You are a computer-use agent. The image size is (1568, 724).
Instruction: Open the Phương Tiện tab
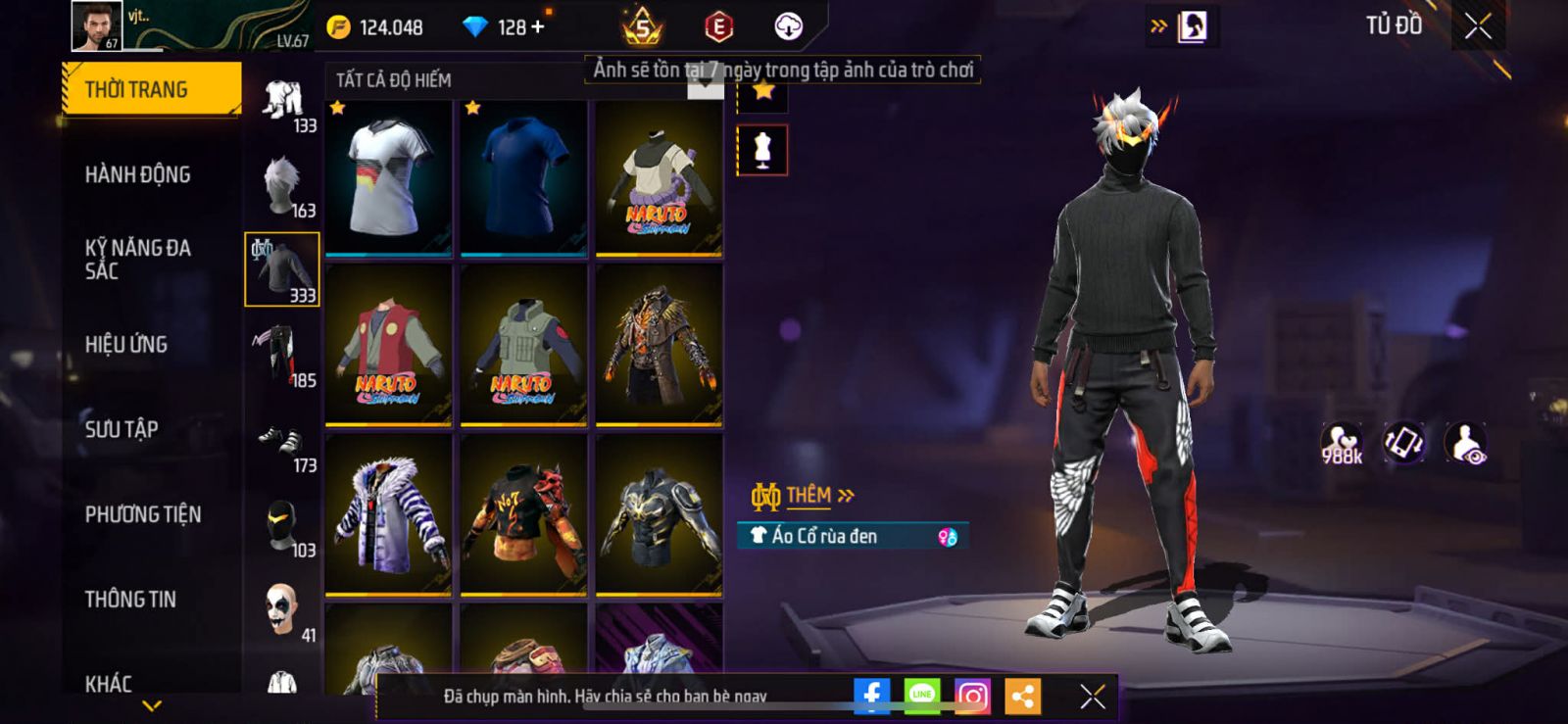(x=143, y=514)
